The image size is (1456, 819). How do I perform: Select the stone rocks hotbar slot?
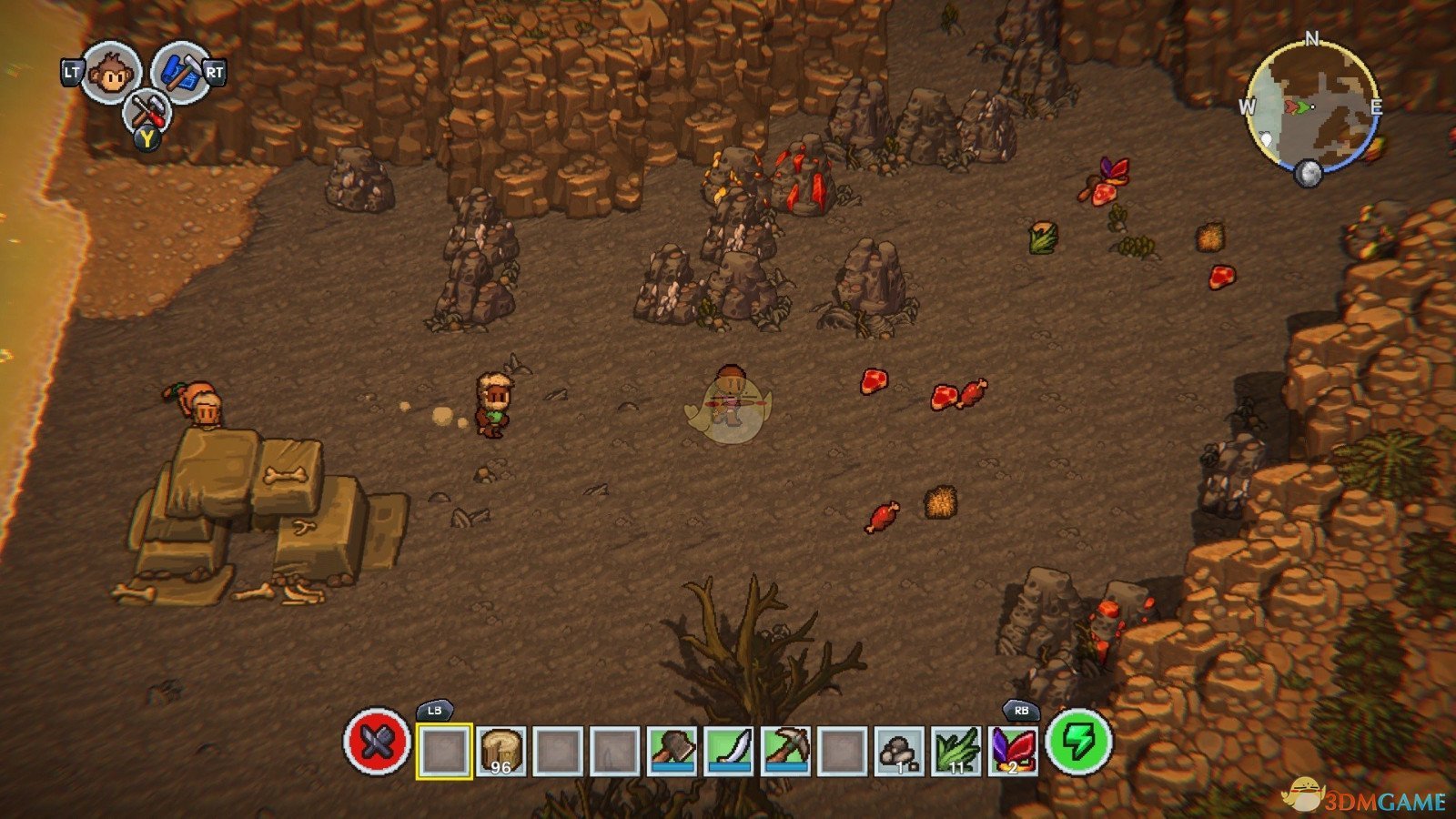tap(899, 751)
